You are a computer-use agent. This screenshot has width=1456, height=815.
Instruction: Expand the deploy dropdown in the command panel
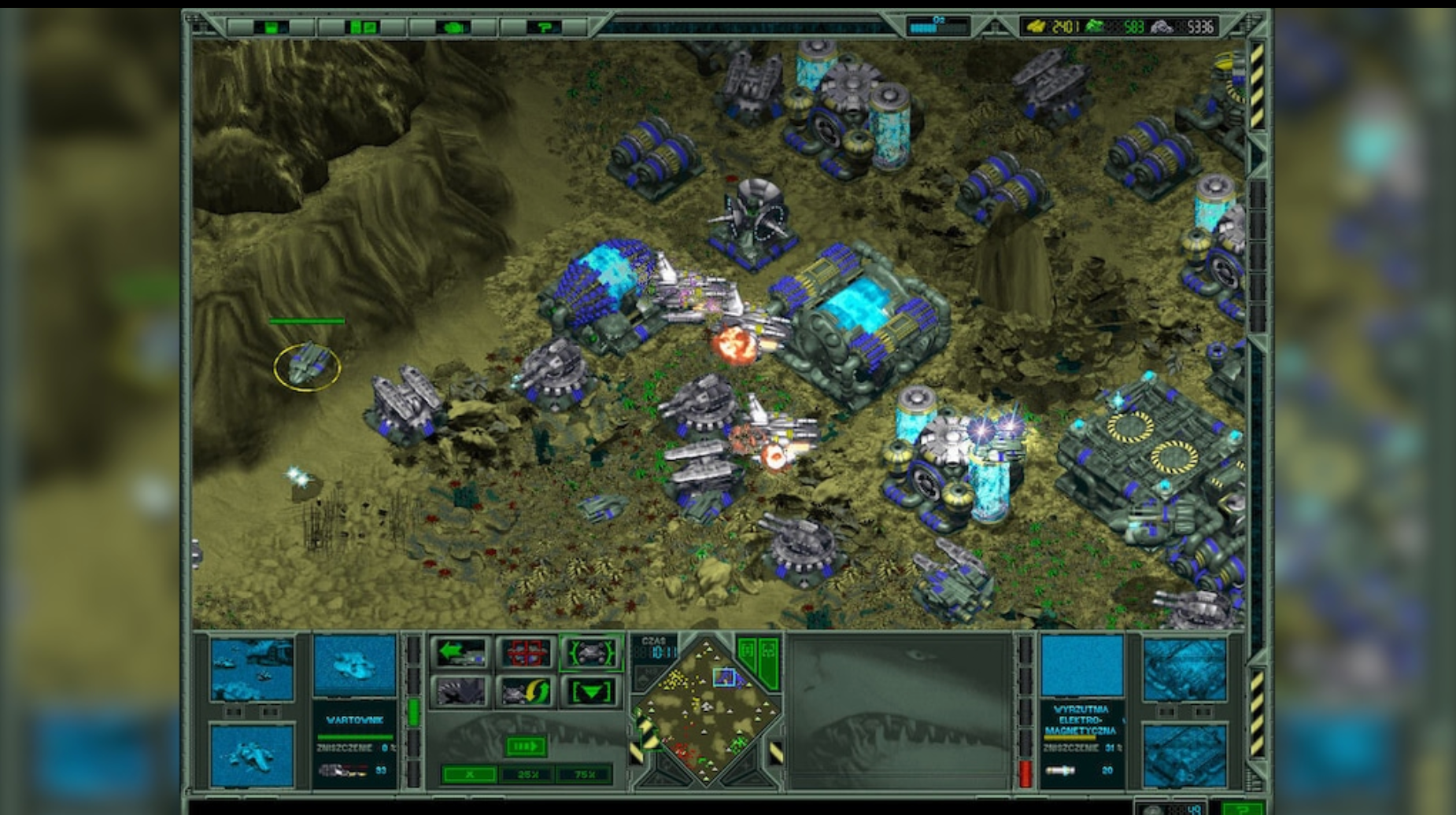(591, 692)
